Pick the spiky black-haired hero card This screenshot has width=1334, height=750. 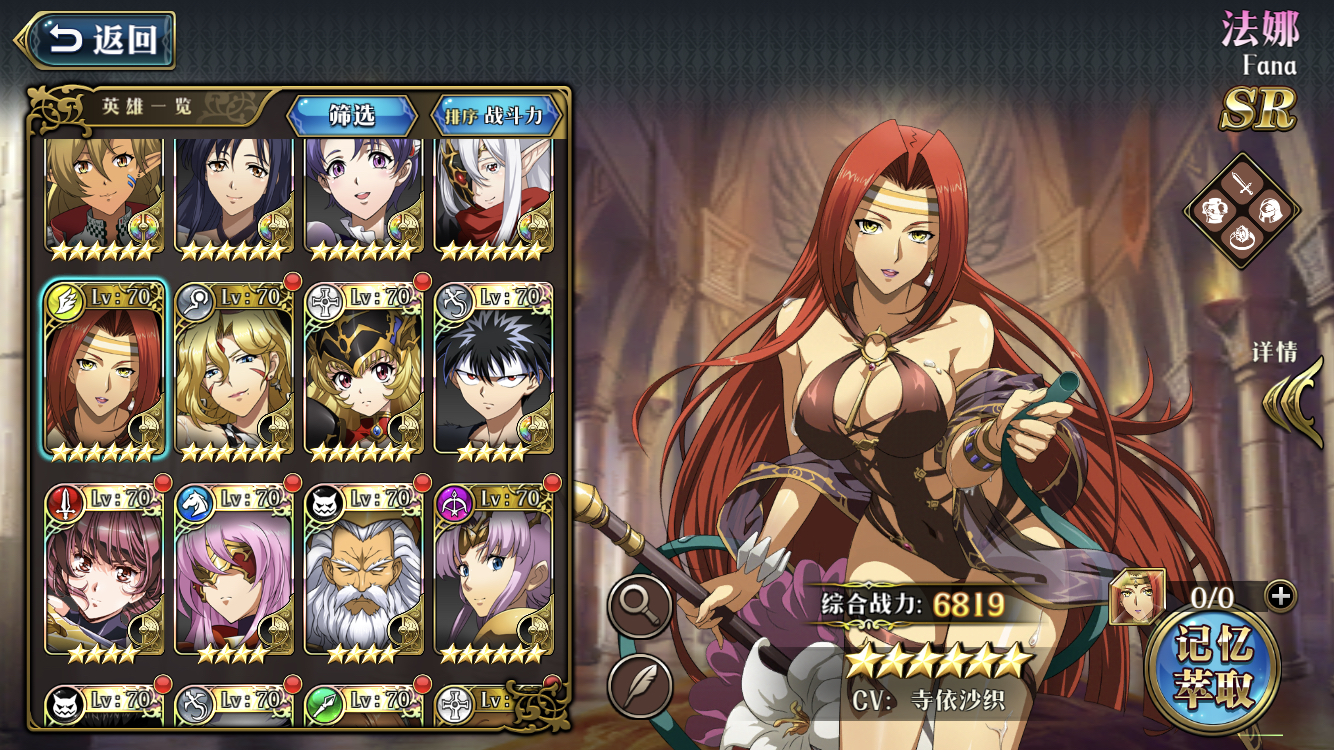[x=494, y=372]
